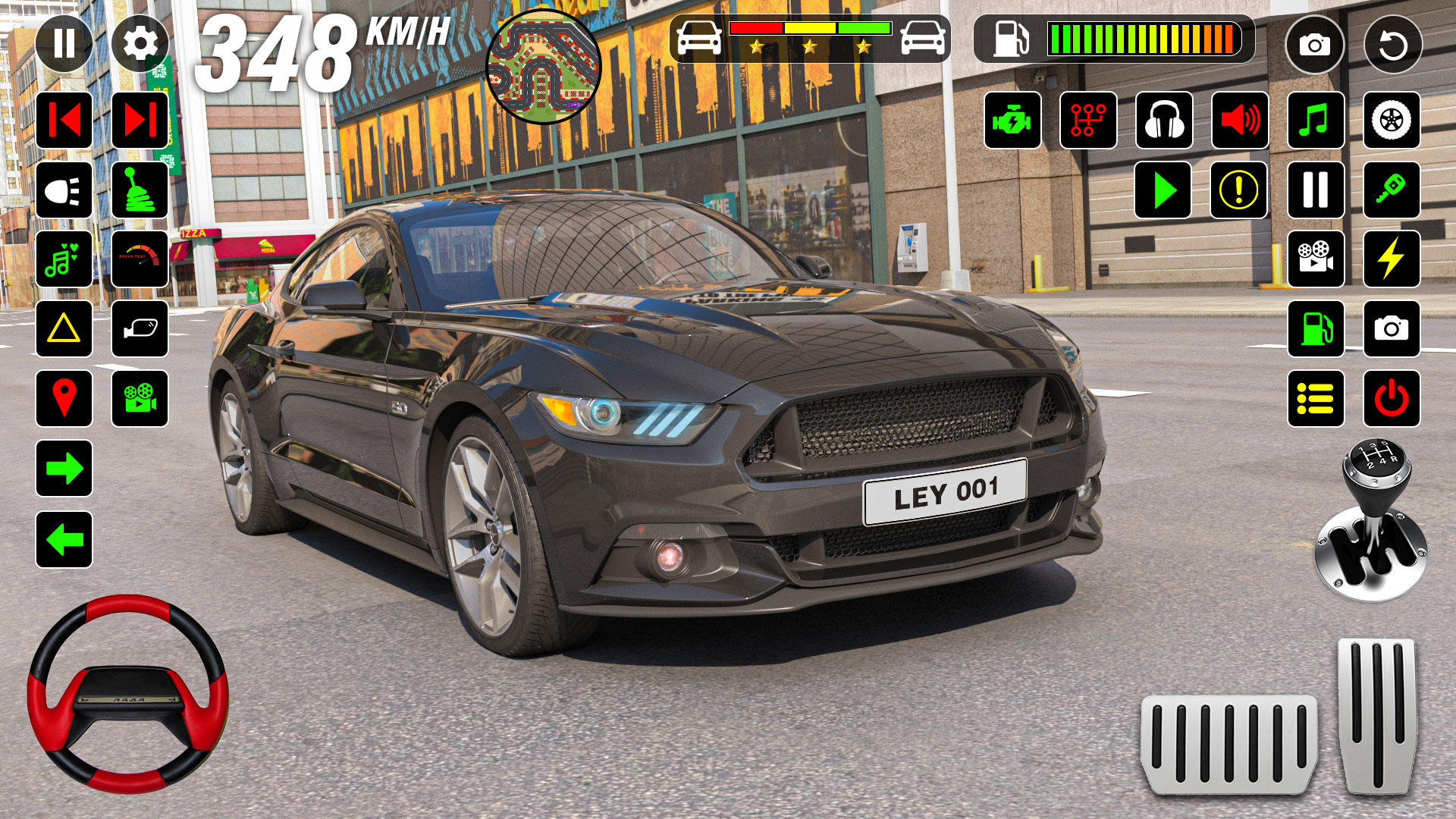Image resolution: width=1456 pixels, height=819 pixels.
Task: Click the red power button
Action: (1392, 399)
